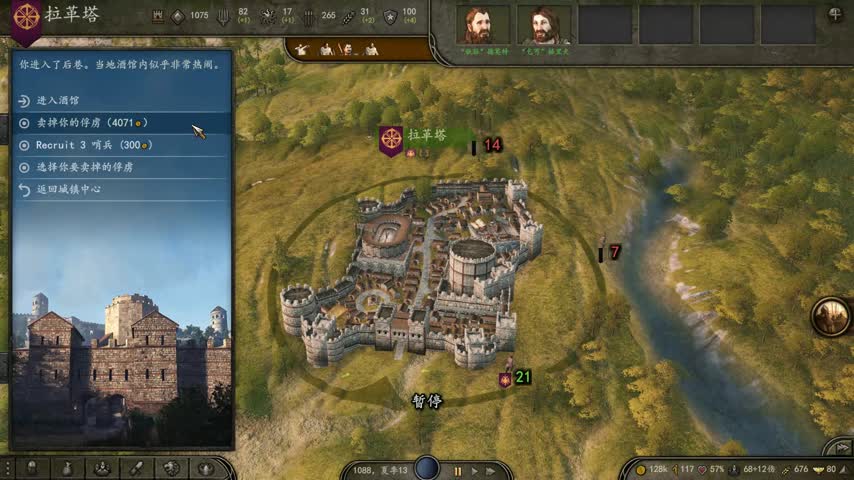854x480 pixels.
Task: Open the character screen helmet icon
Action: coord(32,468)
